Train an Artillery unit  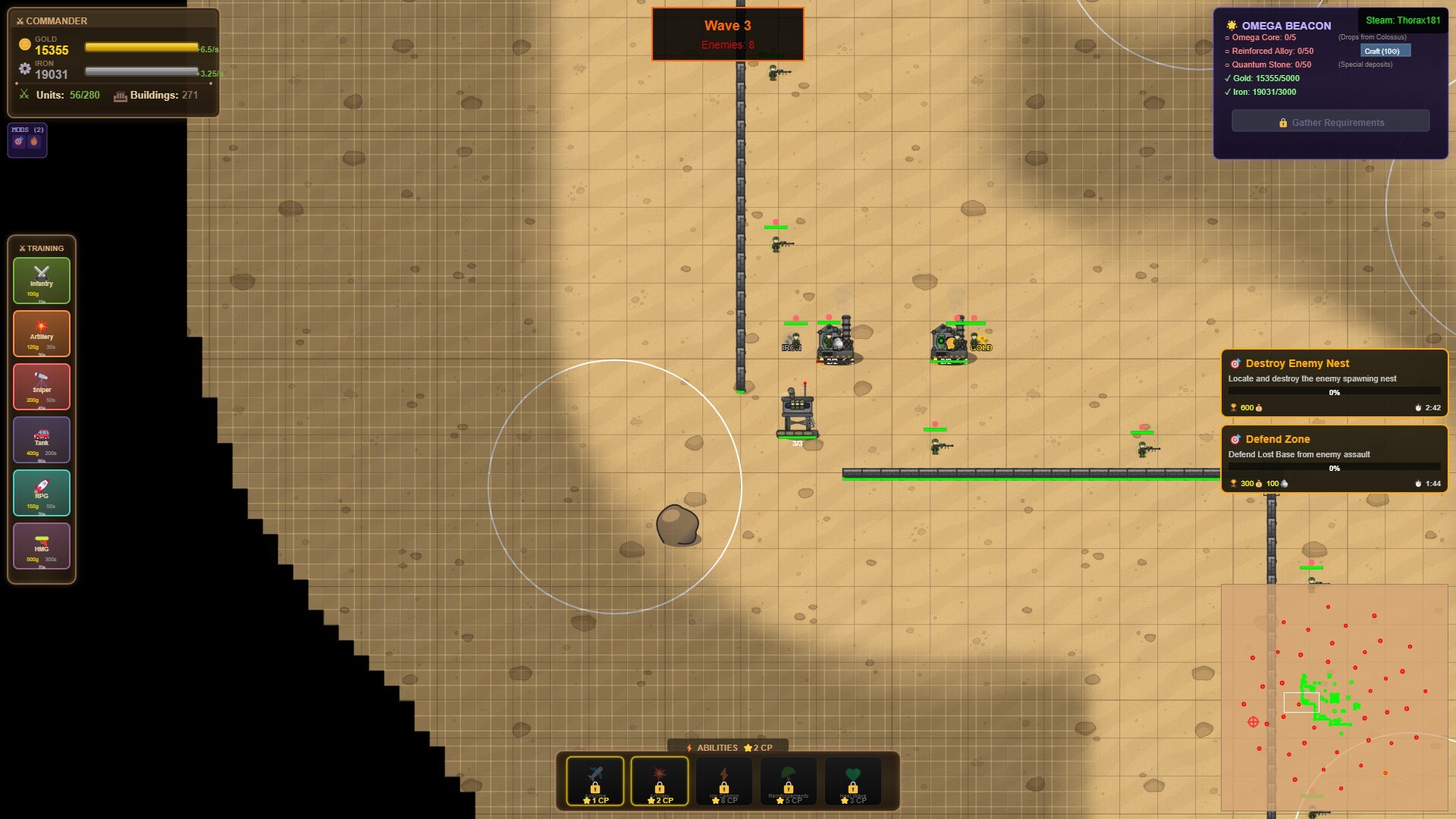click(41, 333)
